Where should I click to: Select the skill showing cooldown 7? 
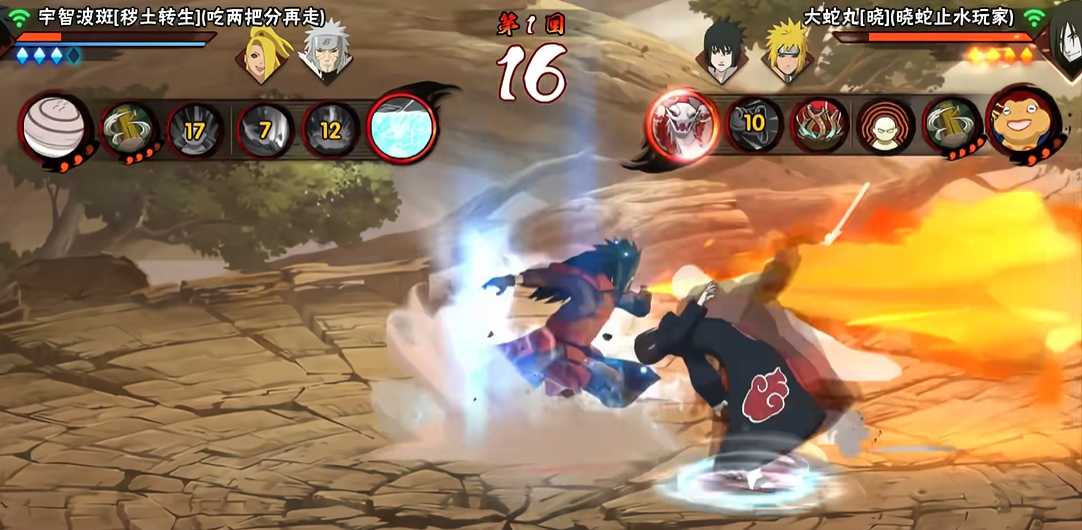265,129
